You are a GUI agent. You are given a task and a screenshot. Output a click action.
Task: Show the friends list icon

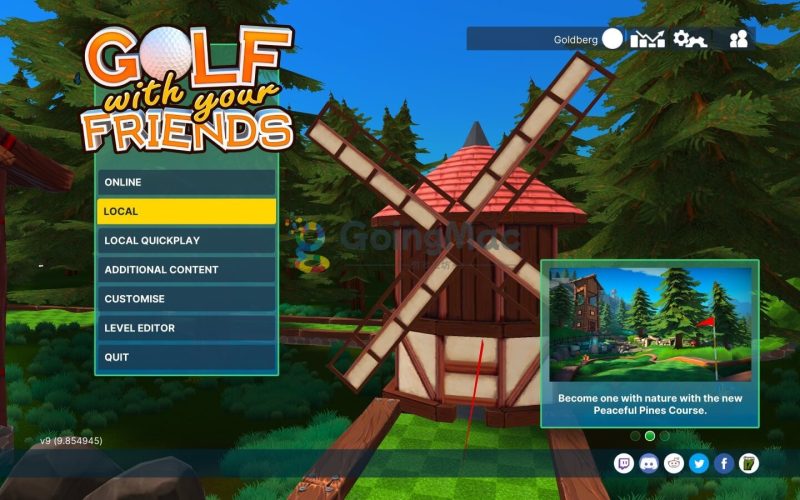point(739,39)
